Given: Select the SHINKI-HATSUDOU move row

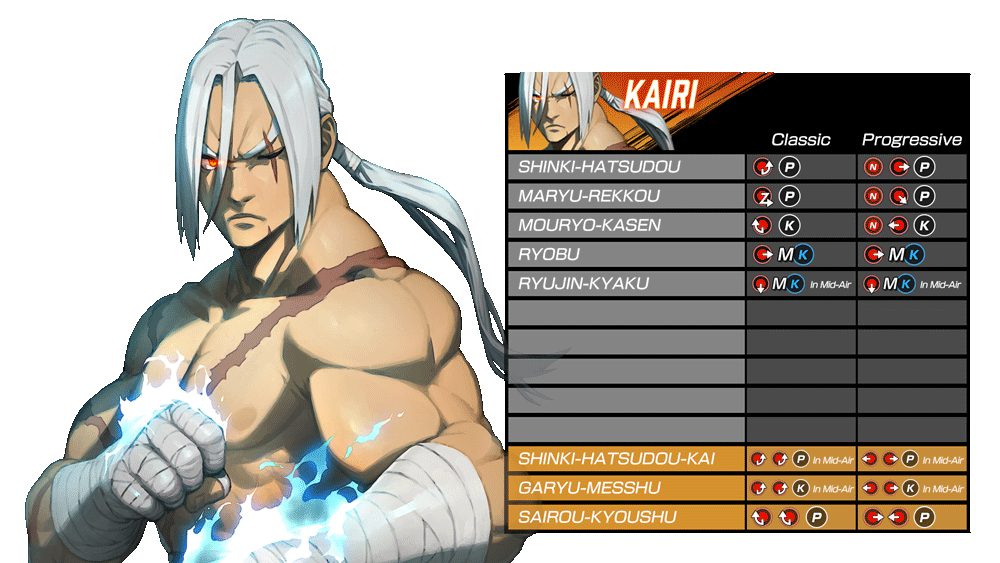Looking at the screenshot, I should [626, 167].
